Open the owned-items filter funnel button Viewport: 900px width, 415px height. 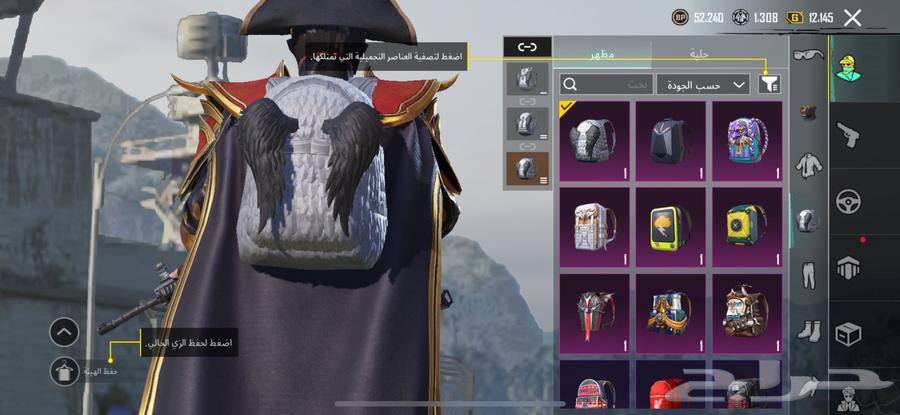[x=769, y=85]
